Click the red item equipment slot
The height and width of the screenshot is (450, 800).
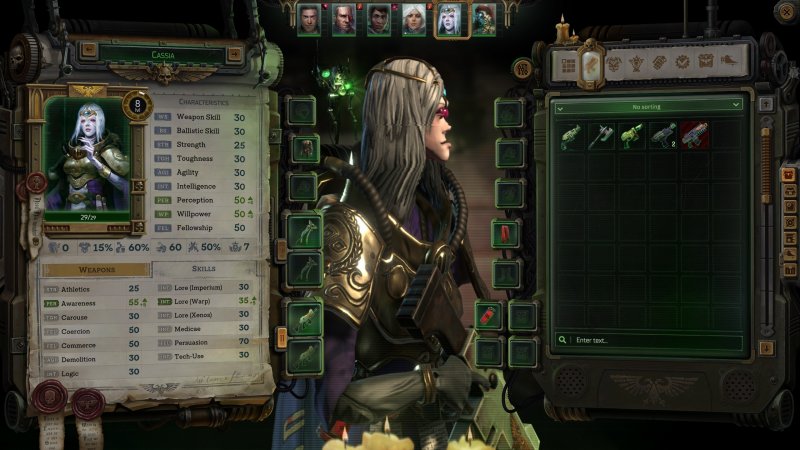click(506, 233)
